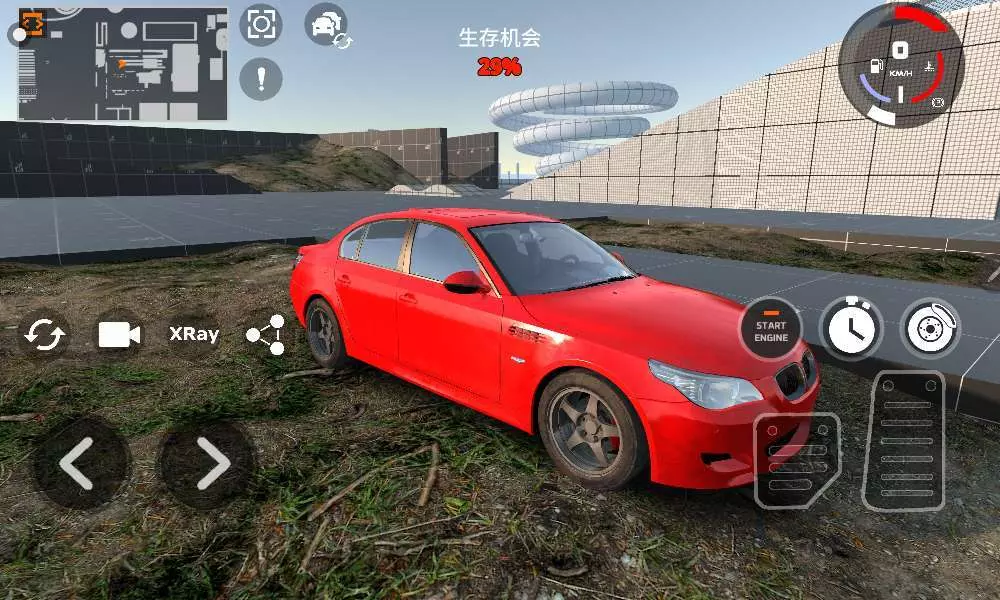The width and height of the screenshot is (1000, 600).
Task: Tap the tall gas pedal
Action: pos(905,441)
